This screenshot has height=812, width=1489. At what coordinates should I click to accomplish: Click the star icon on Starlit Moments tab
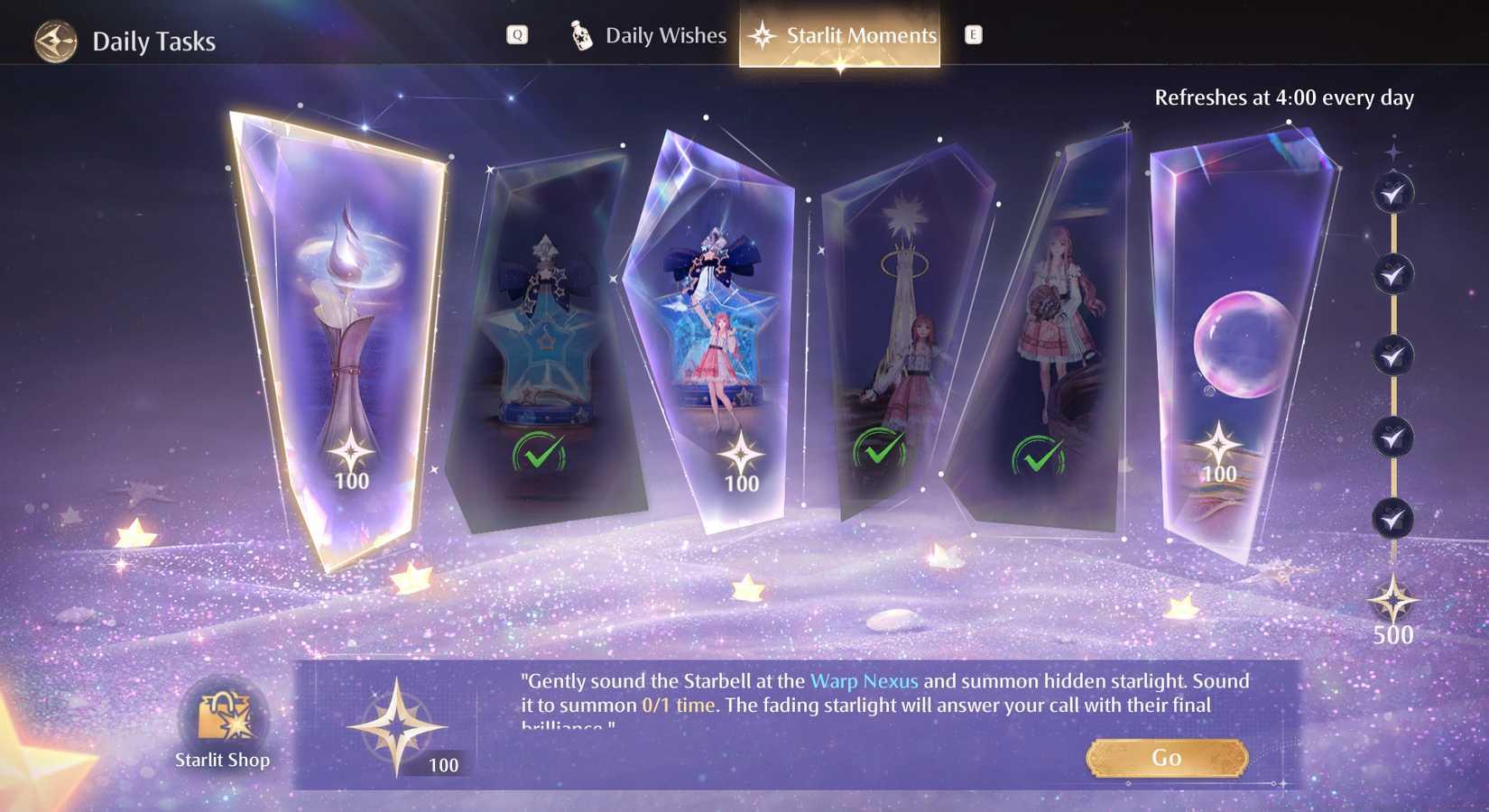point(763,34)
